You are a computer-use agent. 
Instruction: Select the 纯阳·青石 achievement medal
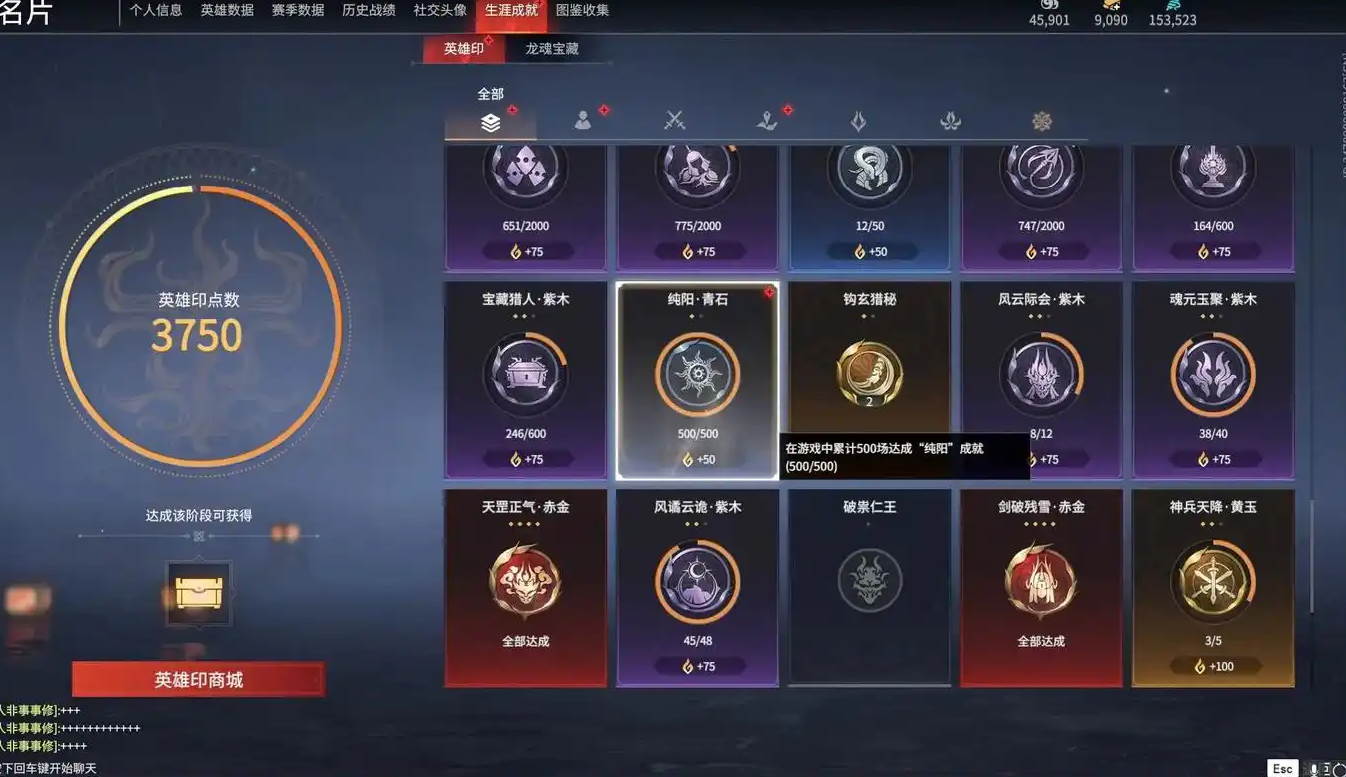coord(697,374)
